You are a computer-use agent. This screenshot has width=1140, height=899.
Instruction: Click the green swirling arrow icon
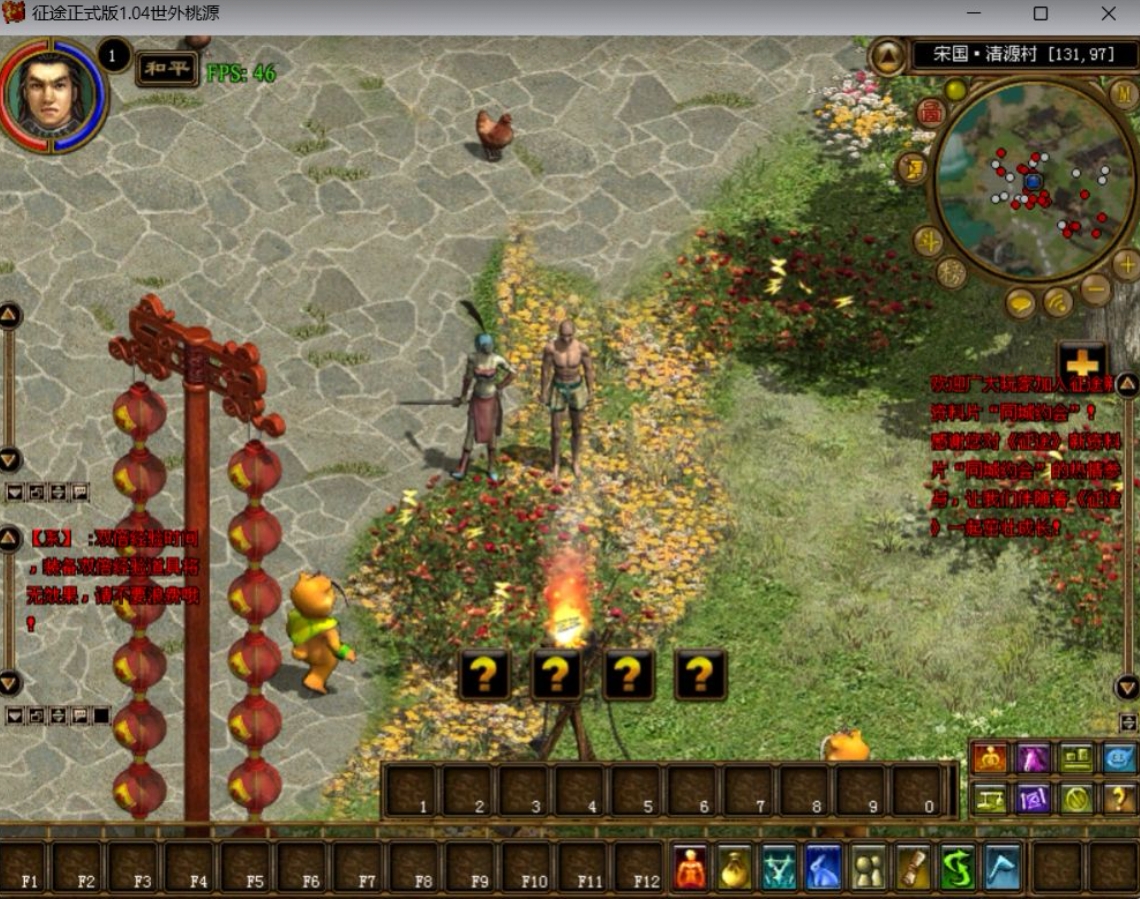957,868
